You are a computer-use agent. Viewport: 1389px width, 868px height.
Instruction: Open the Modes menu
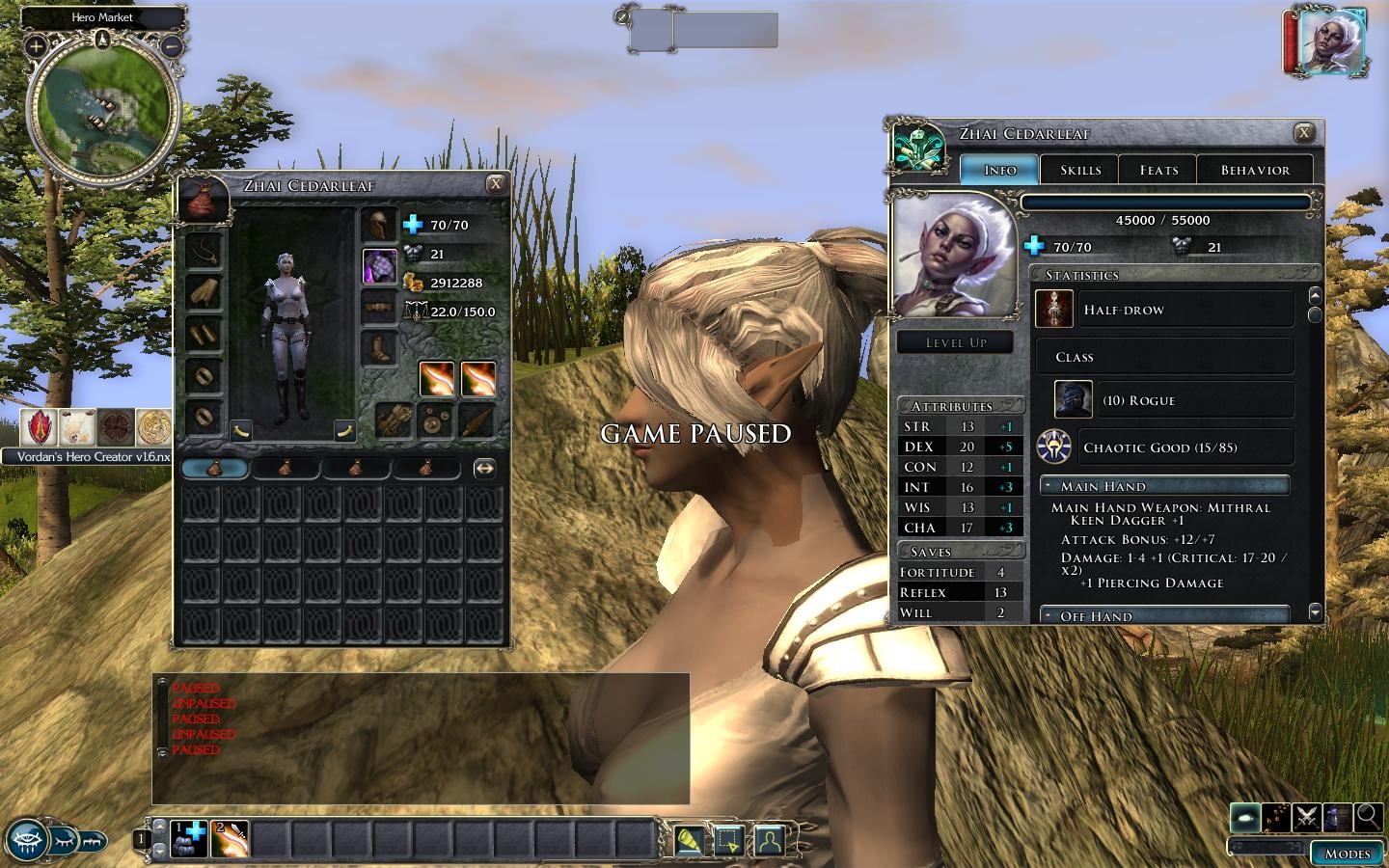[1348, 854]
